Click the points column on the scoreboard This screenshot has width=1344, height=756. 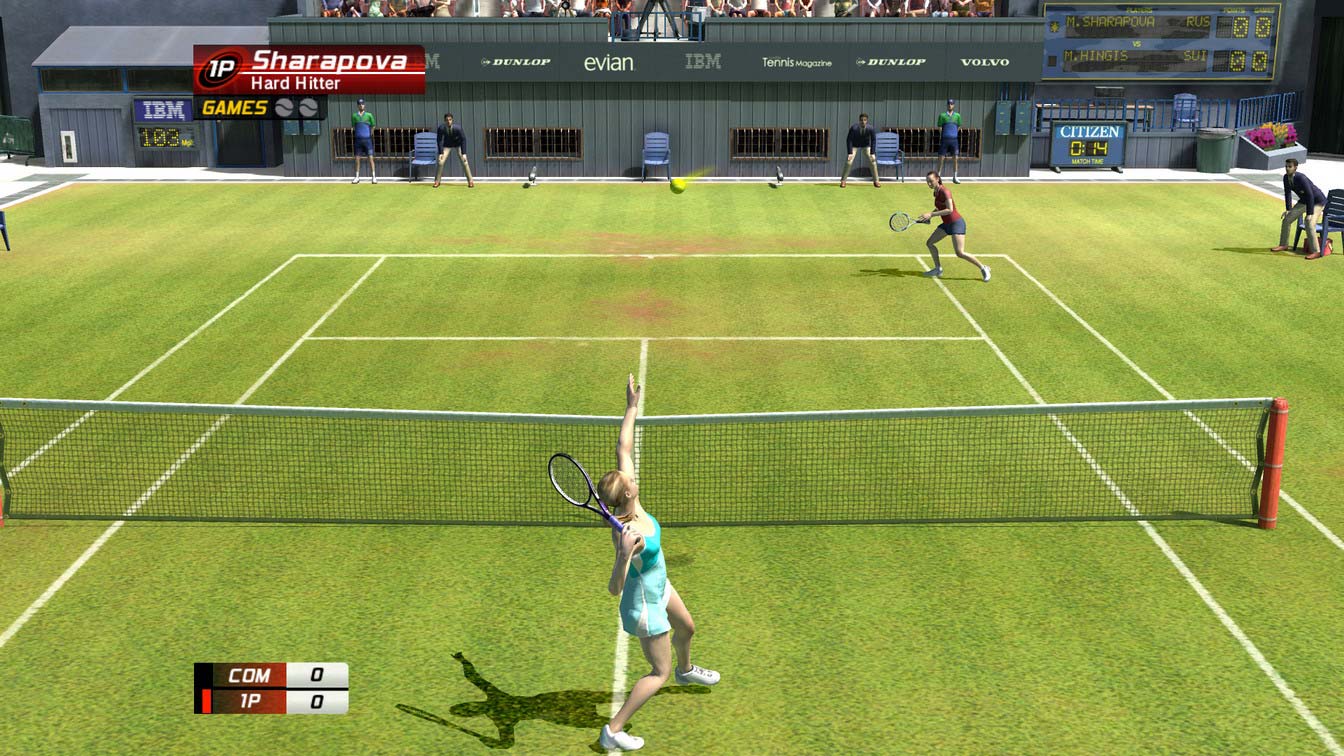click(1239, 30)
